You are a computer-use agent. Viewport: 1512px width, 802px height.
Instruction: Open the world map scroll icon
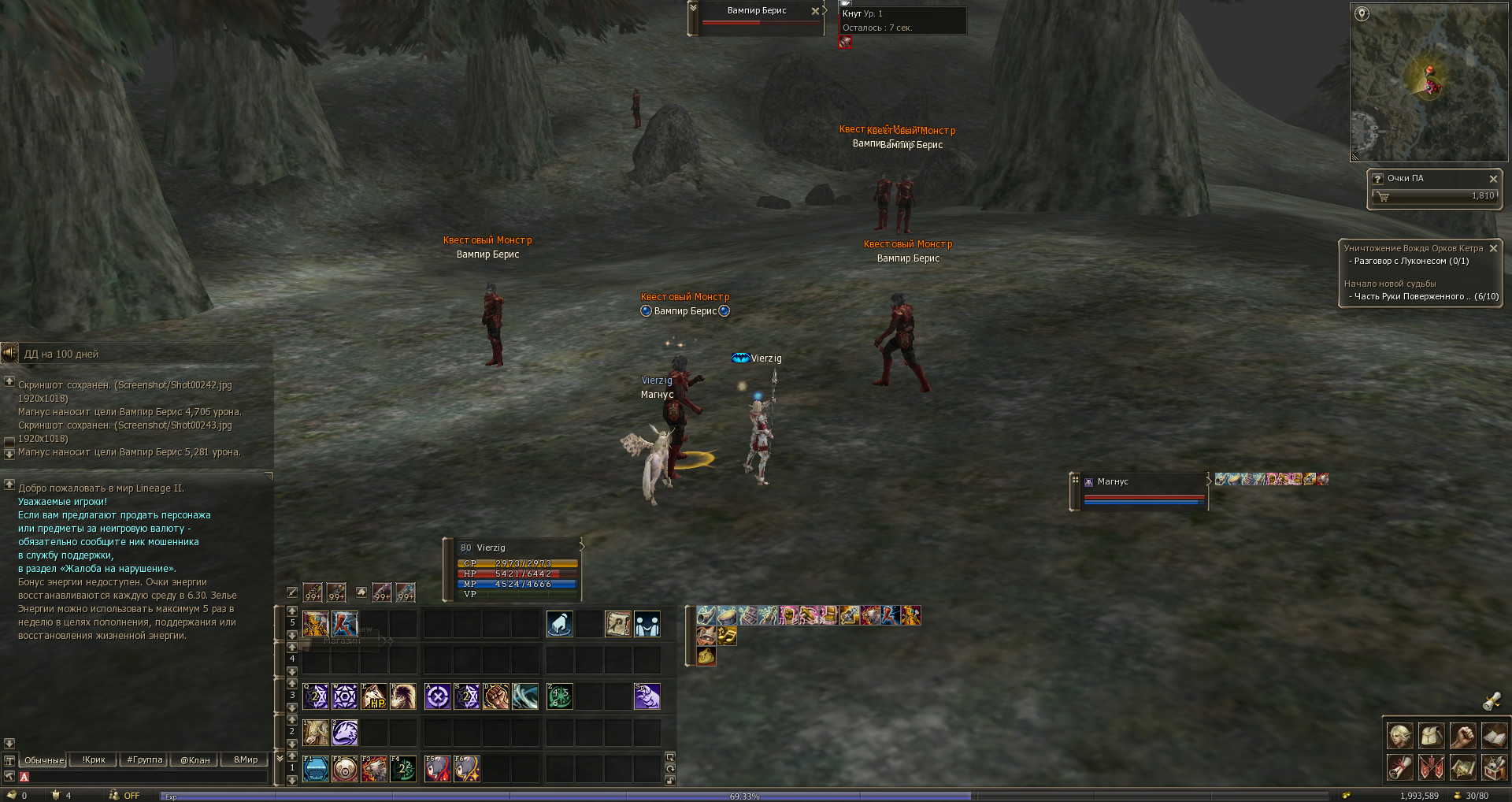tap(1462, 767)
